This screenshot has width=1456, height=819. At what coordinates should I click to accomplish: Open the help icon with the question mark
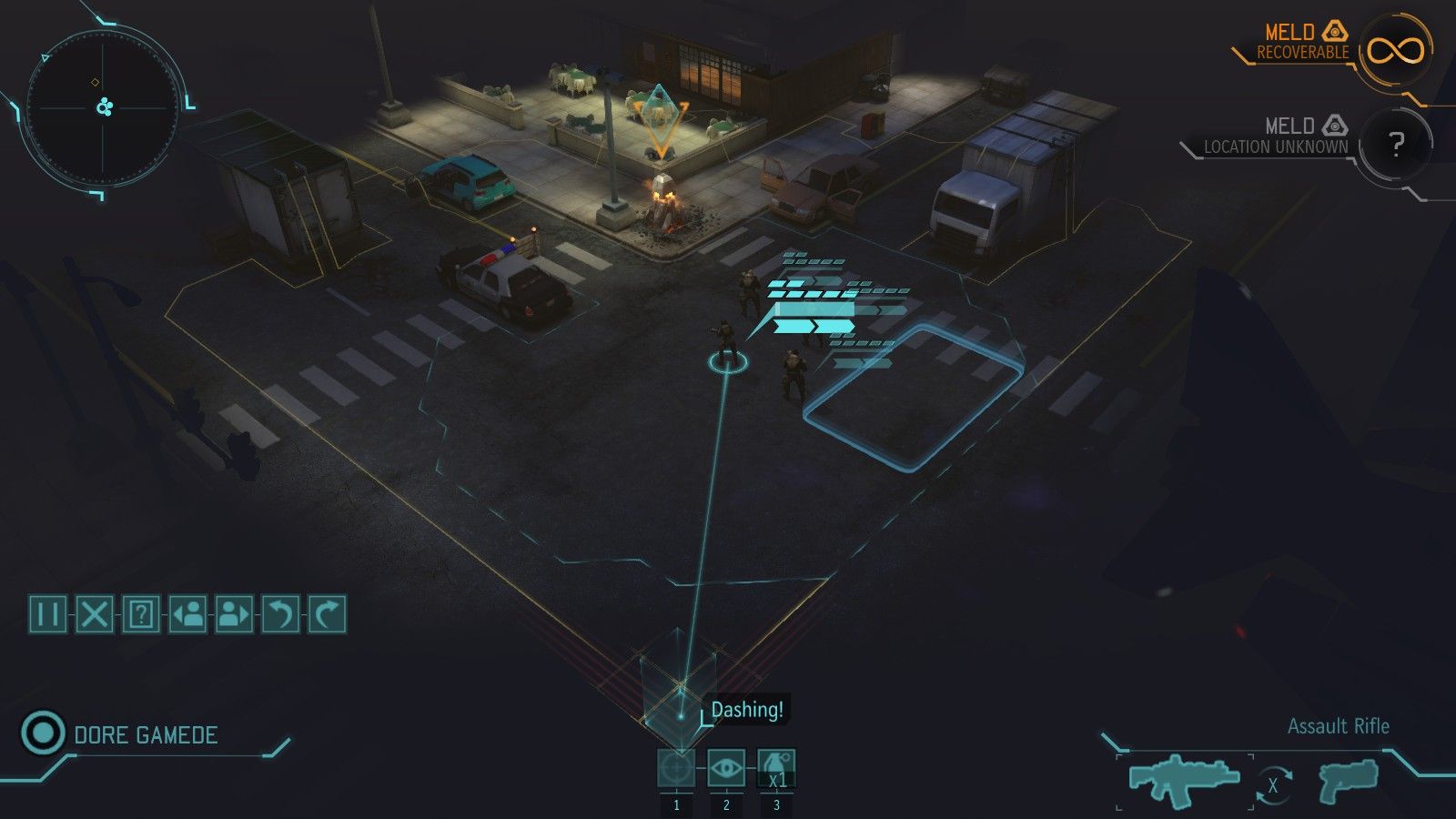(143, 613)
